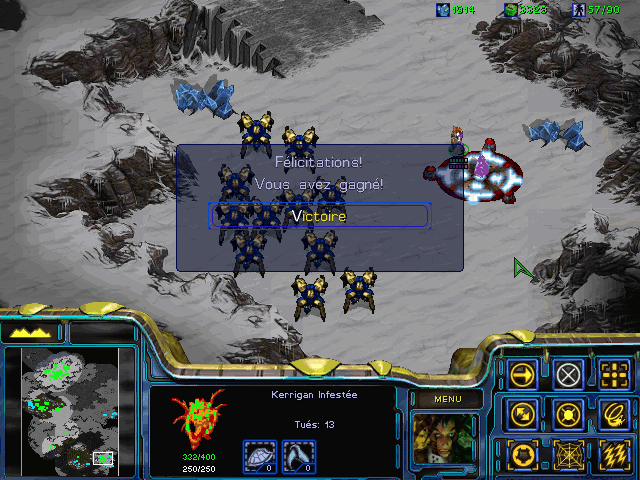Cast the Psionic Storm lightning ability
Screen dimensions: 640x480
[614, 454]
